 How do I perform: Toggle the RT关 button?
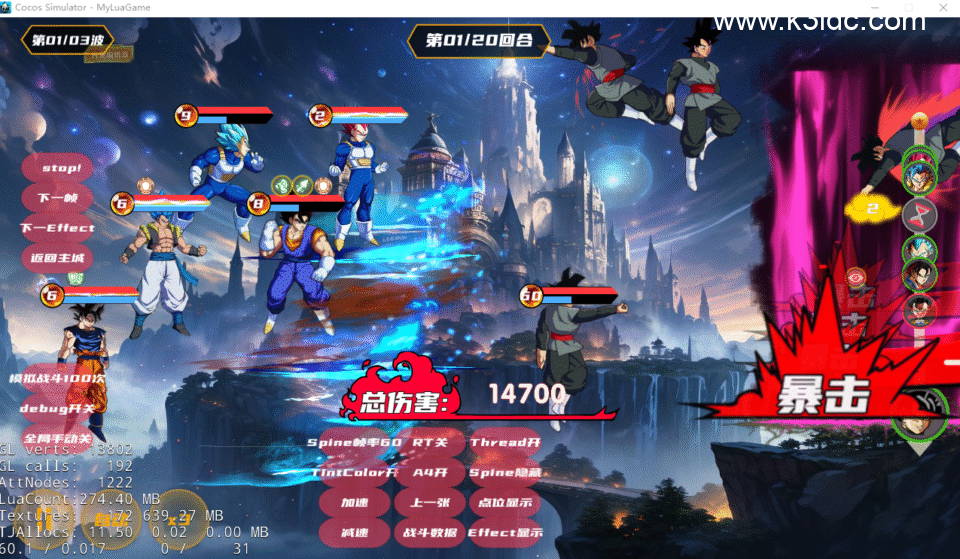(x=430, y=442)
